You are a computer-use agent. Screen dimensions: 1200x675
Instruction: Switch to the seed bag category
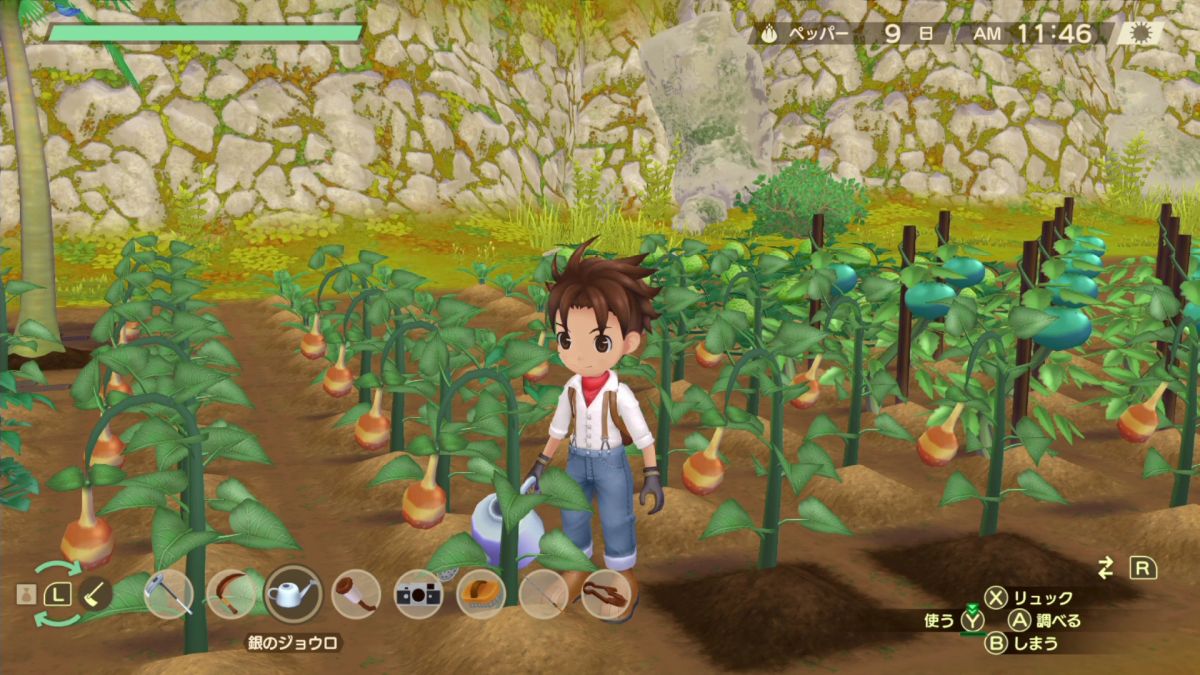click(25, 594)
